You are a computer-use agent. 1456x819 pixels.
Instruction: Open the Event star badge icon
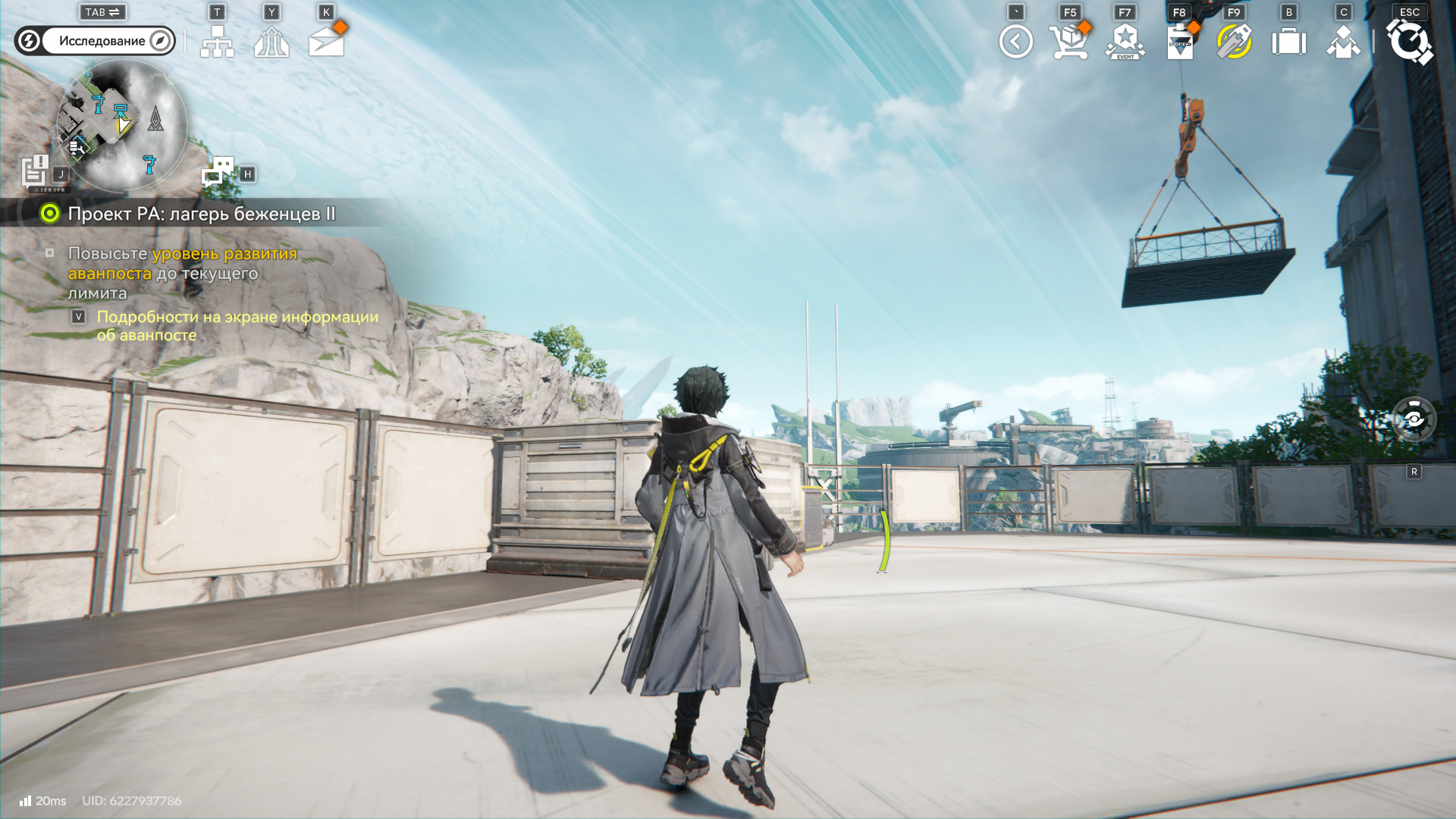click(x=1125, y=42)
